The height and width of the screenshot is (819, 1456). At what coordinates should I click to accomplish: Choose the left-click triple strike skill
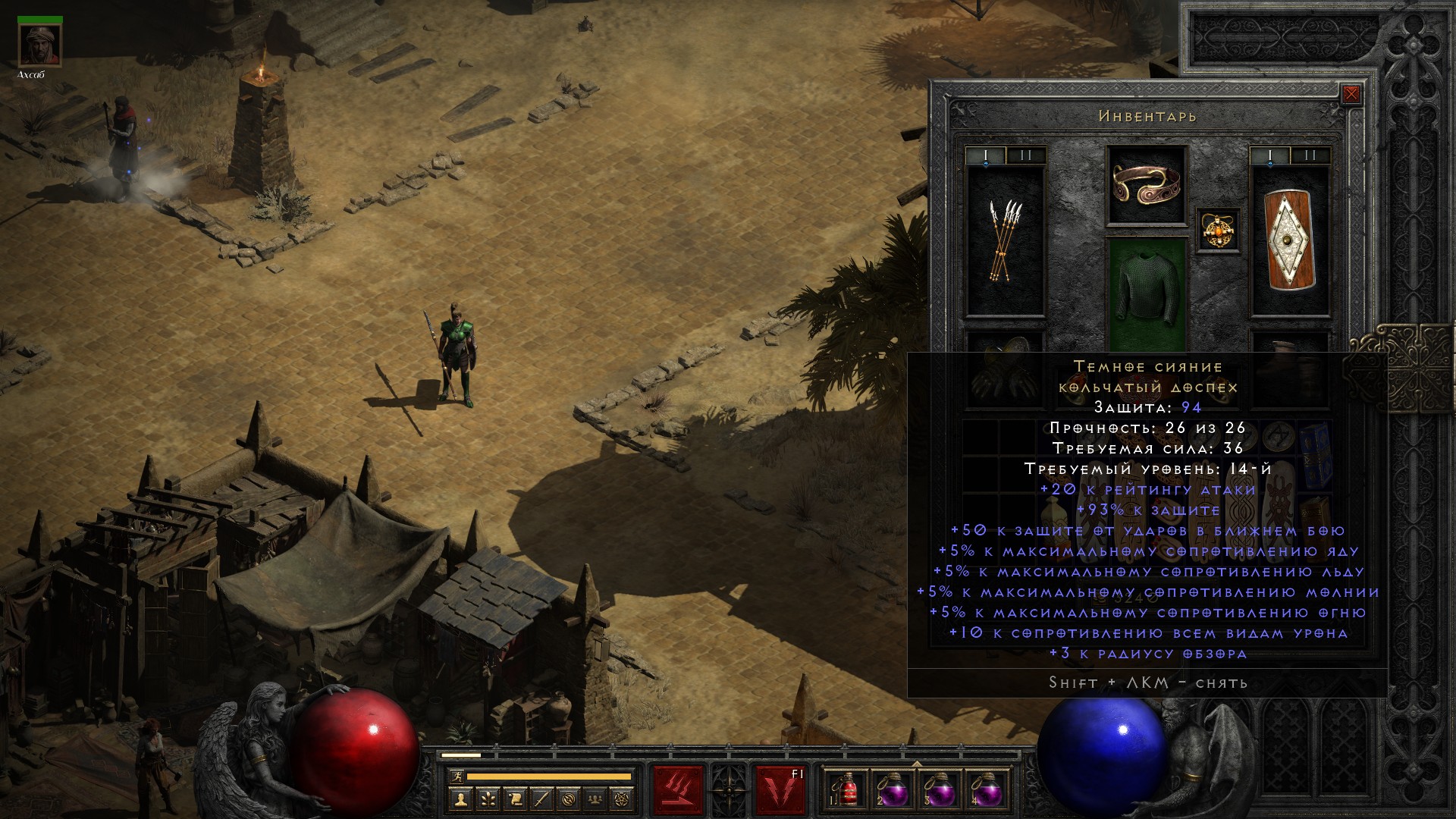[x=678, y=790]
